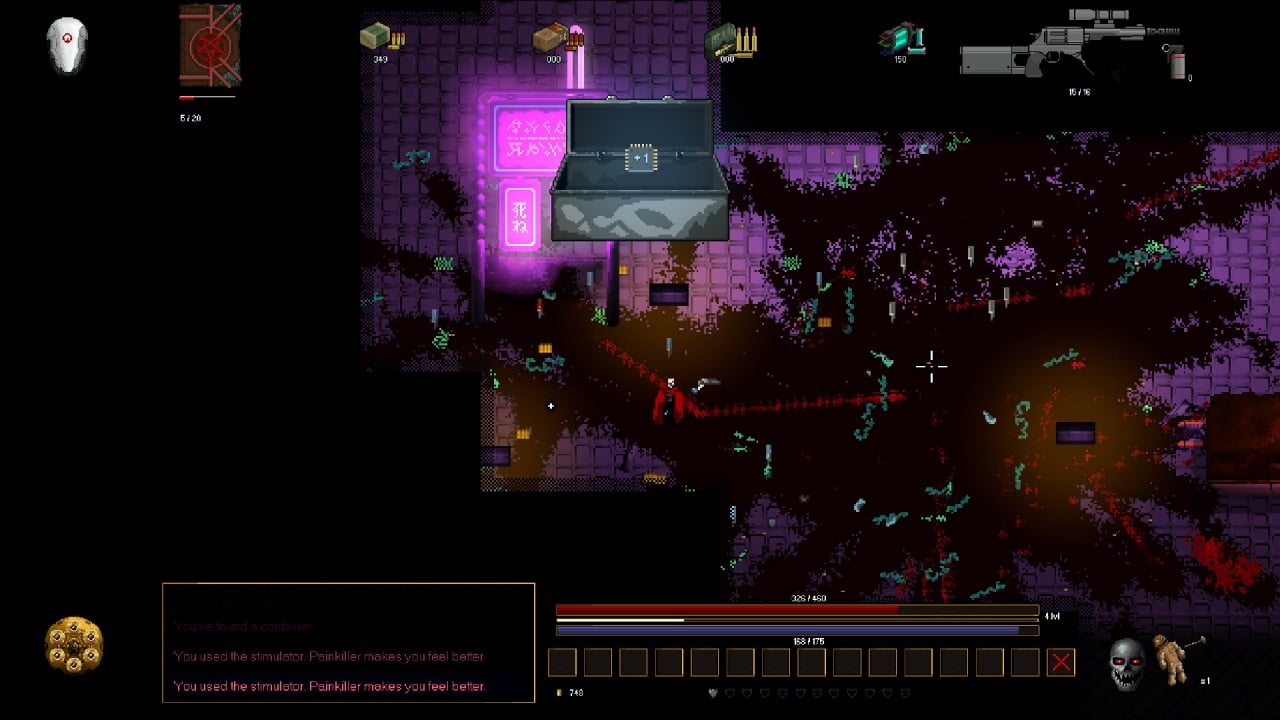Click the golden revolver cylinder icon

point(74,644)
